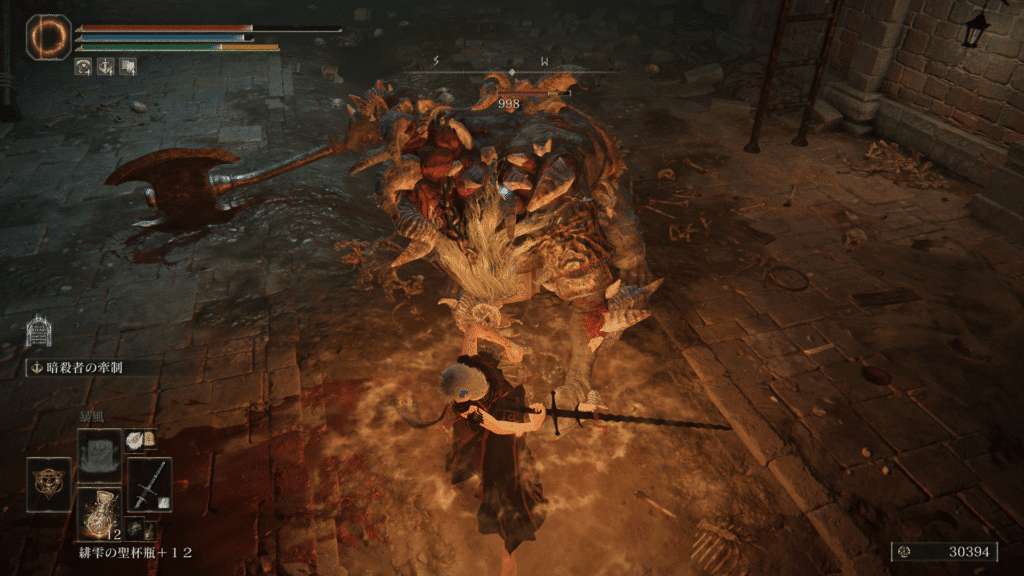Click the third buff icon under the status bars

pyautogui.click(x=128, y=67)
